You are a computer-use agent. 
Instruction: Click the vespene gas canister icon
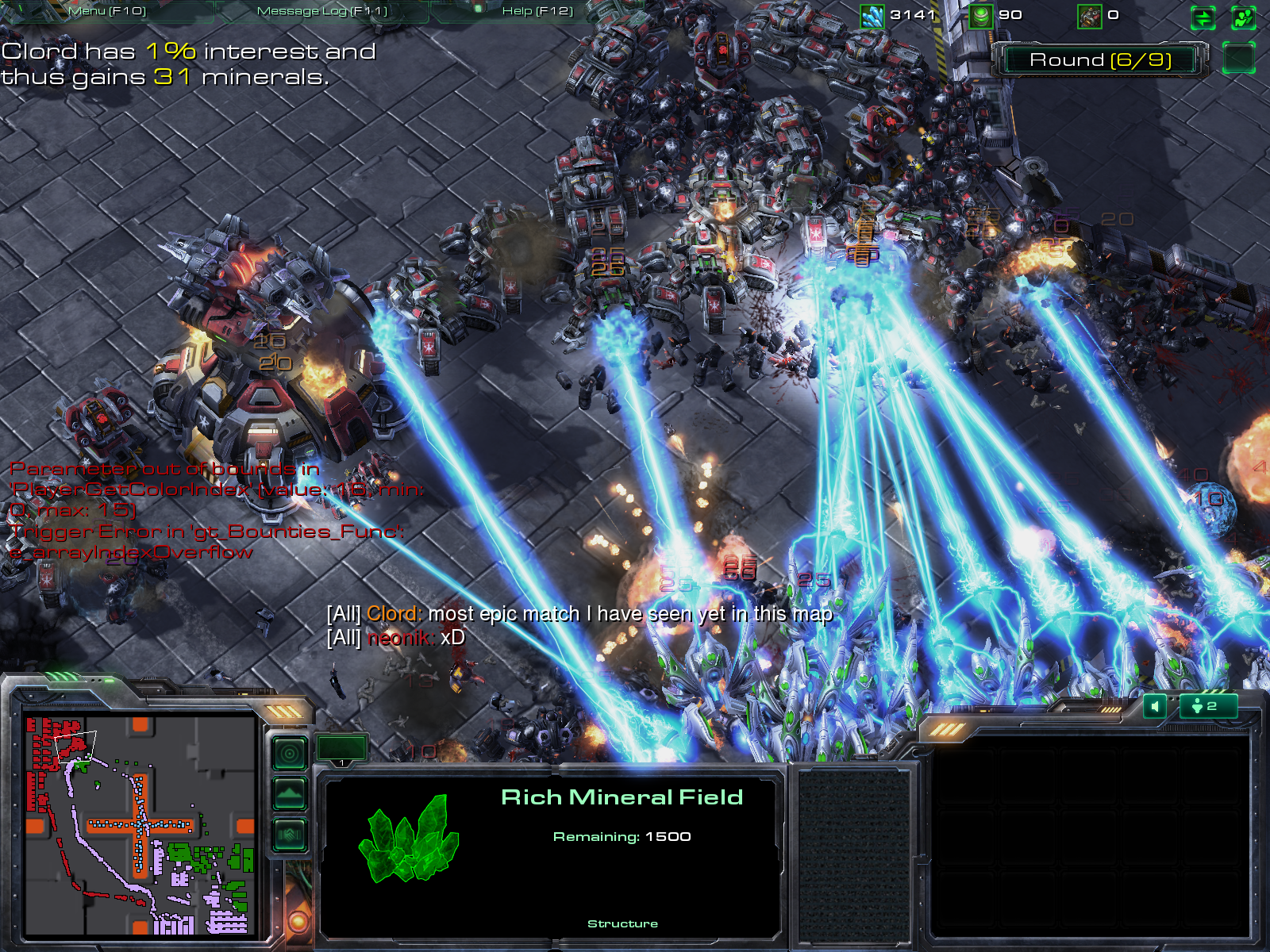pos(981,16)
